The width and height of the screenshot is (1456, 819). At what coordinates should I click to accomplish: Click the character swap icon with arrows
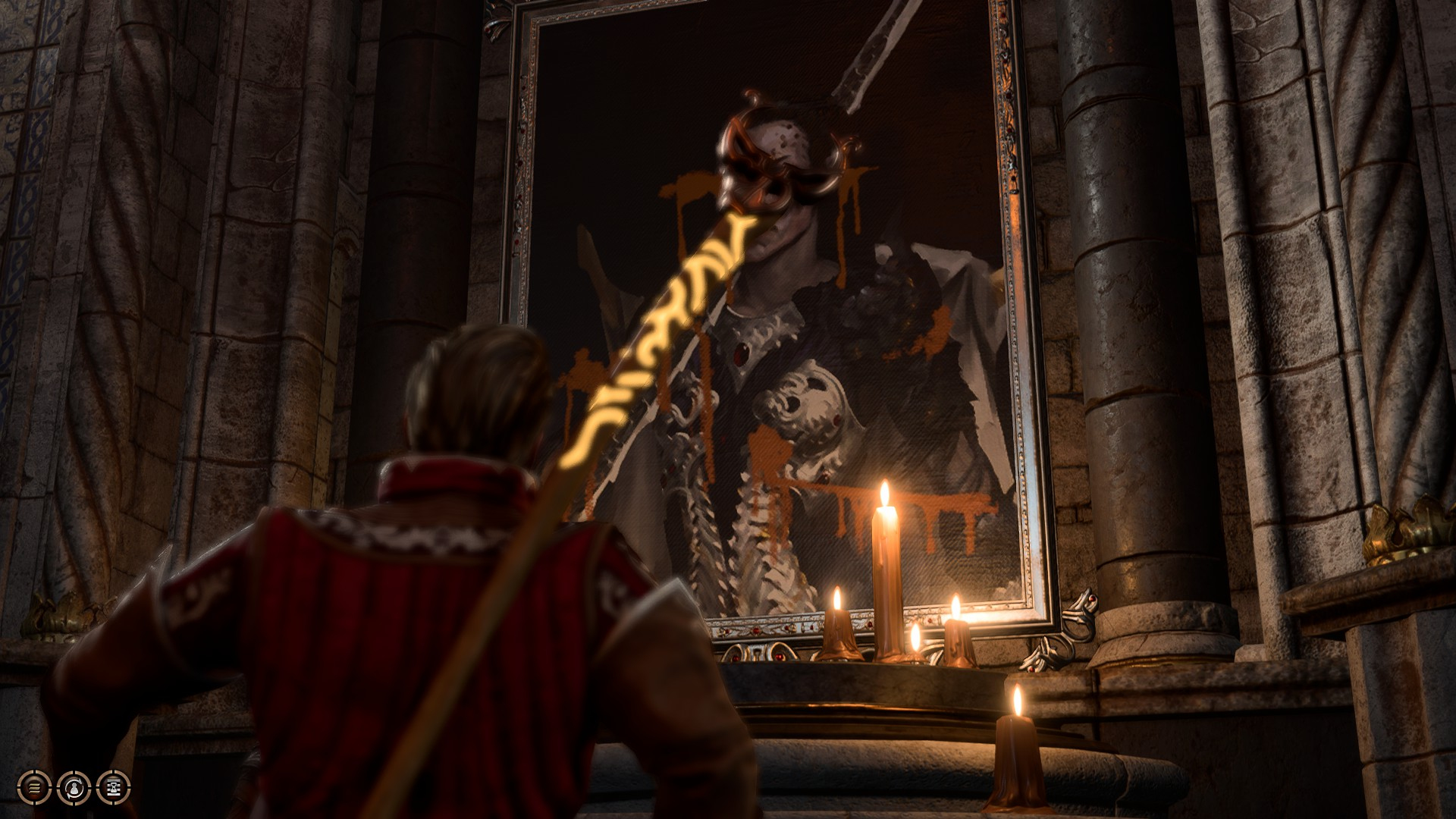point(74,788)
